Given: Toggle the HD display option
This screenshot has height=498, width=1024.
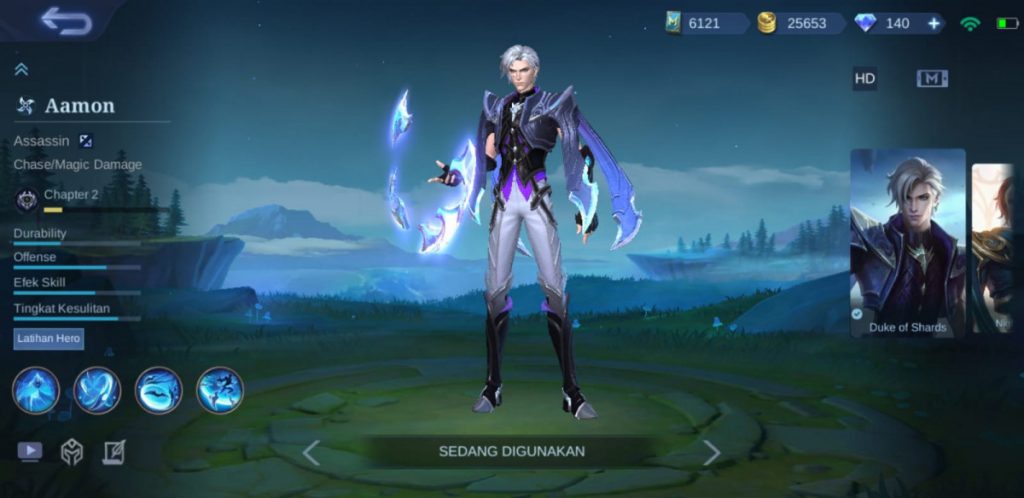Looking at the screenshot, I should coord(865,79).
